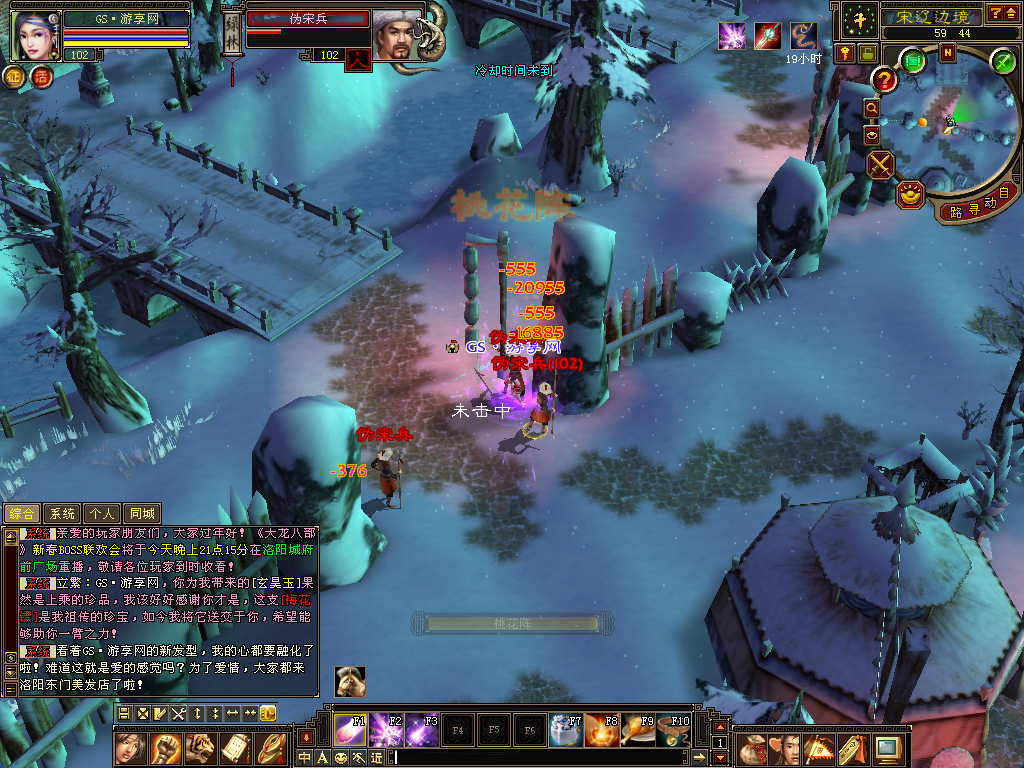Click the green sword button on minimap
This screenshot has width=1024, height=768.
pos(1002,61)
